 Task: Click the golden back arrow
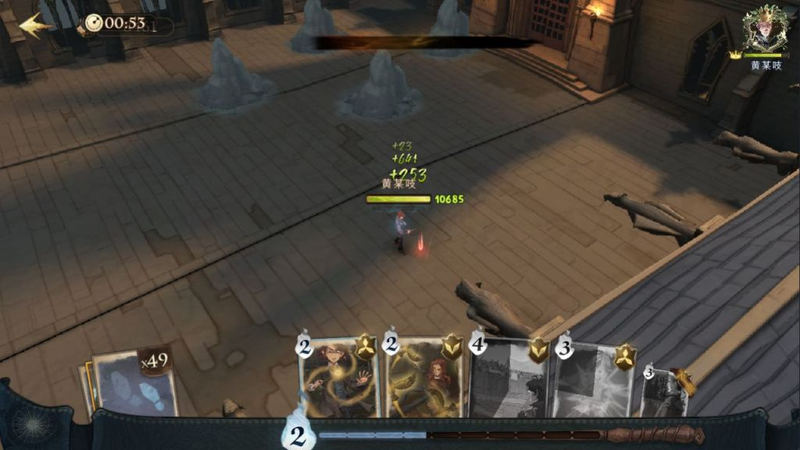coord(36,24)
